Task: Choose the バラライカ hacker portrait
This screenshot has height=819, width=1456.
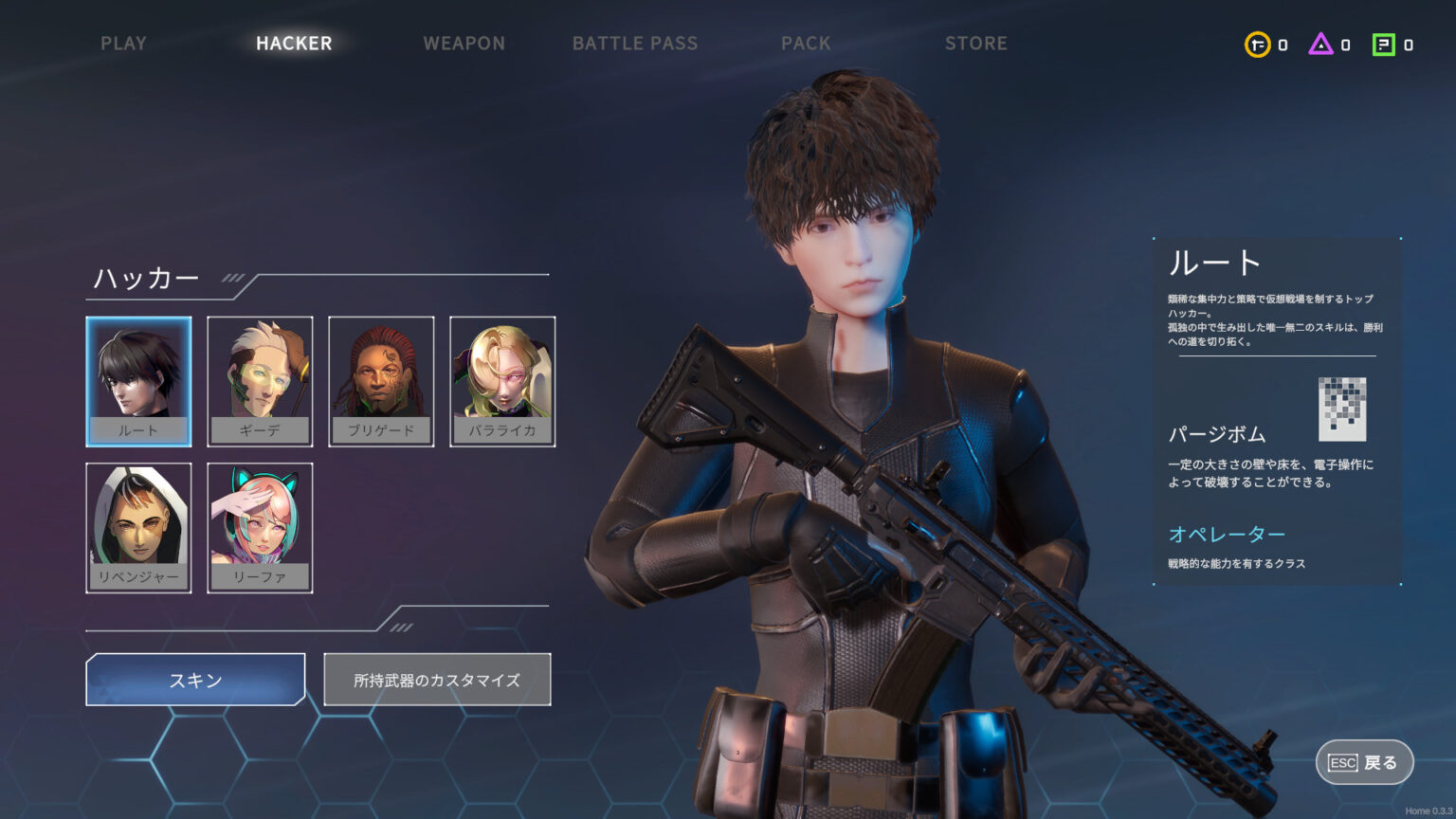Action: (x=502, y=381)
